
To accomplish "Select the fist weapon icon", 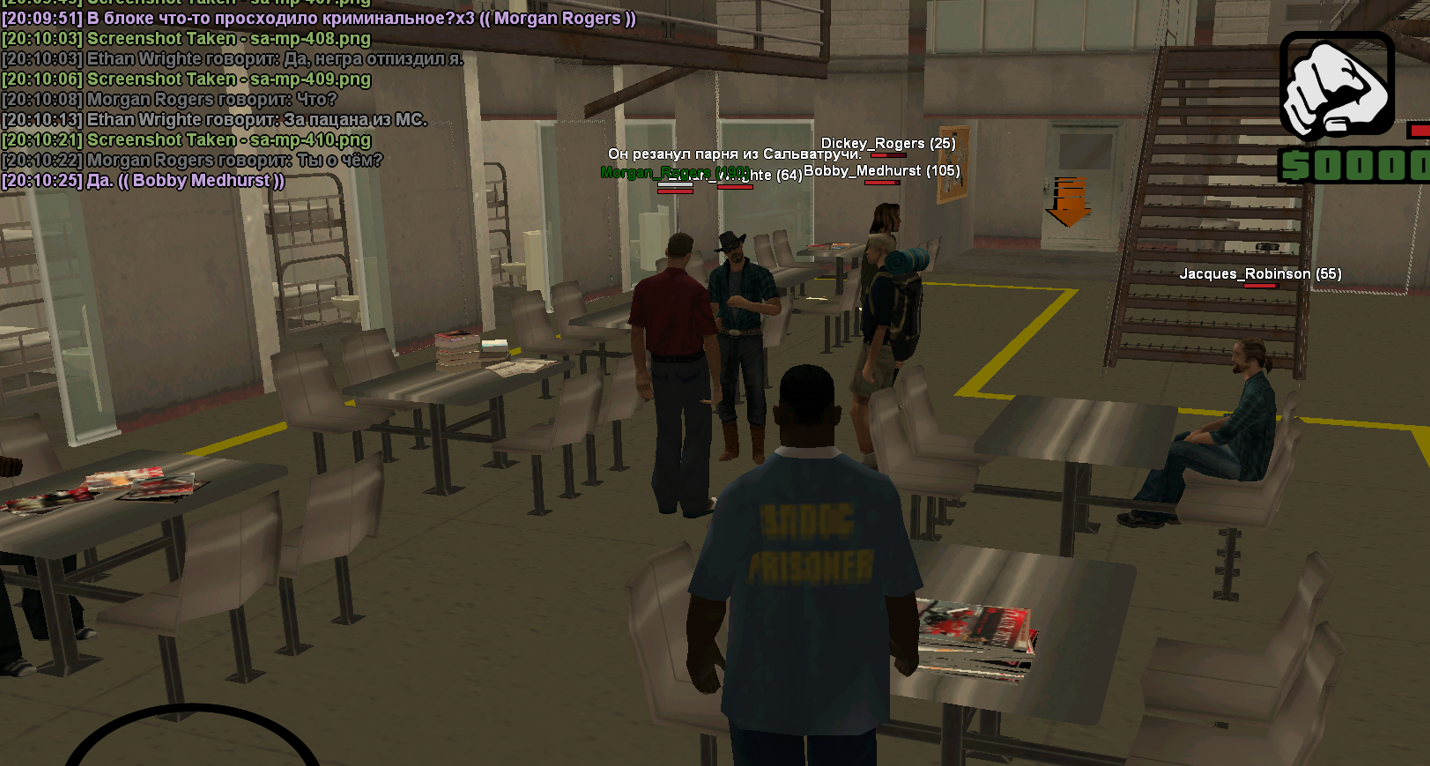I will pos(1336,85).
